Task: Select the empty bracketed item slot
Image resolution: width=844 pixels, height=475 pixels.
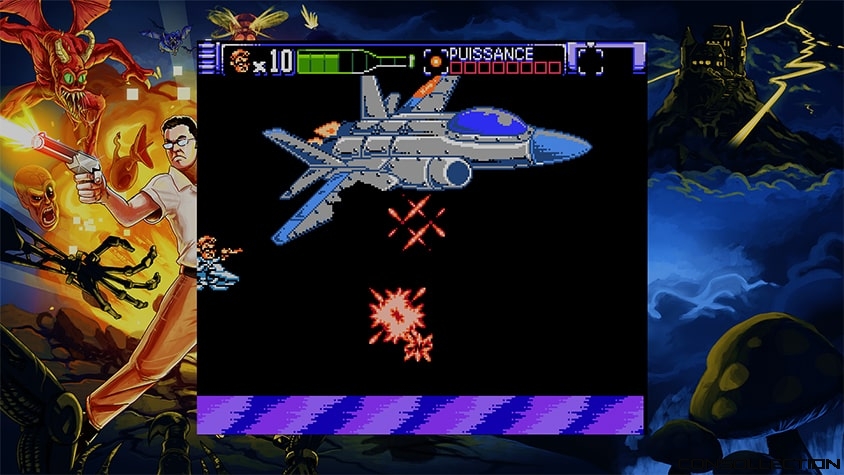Action: tap(591, 60)
